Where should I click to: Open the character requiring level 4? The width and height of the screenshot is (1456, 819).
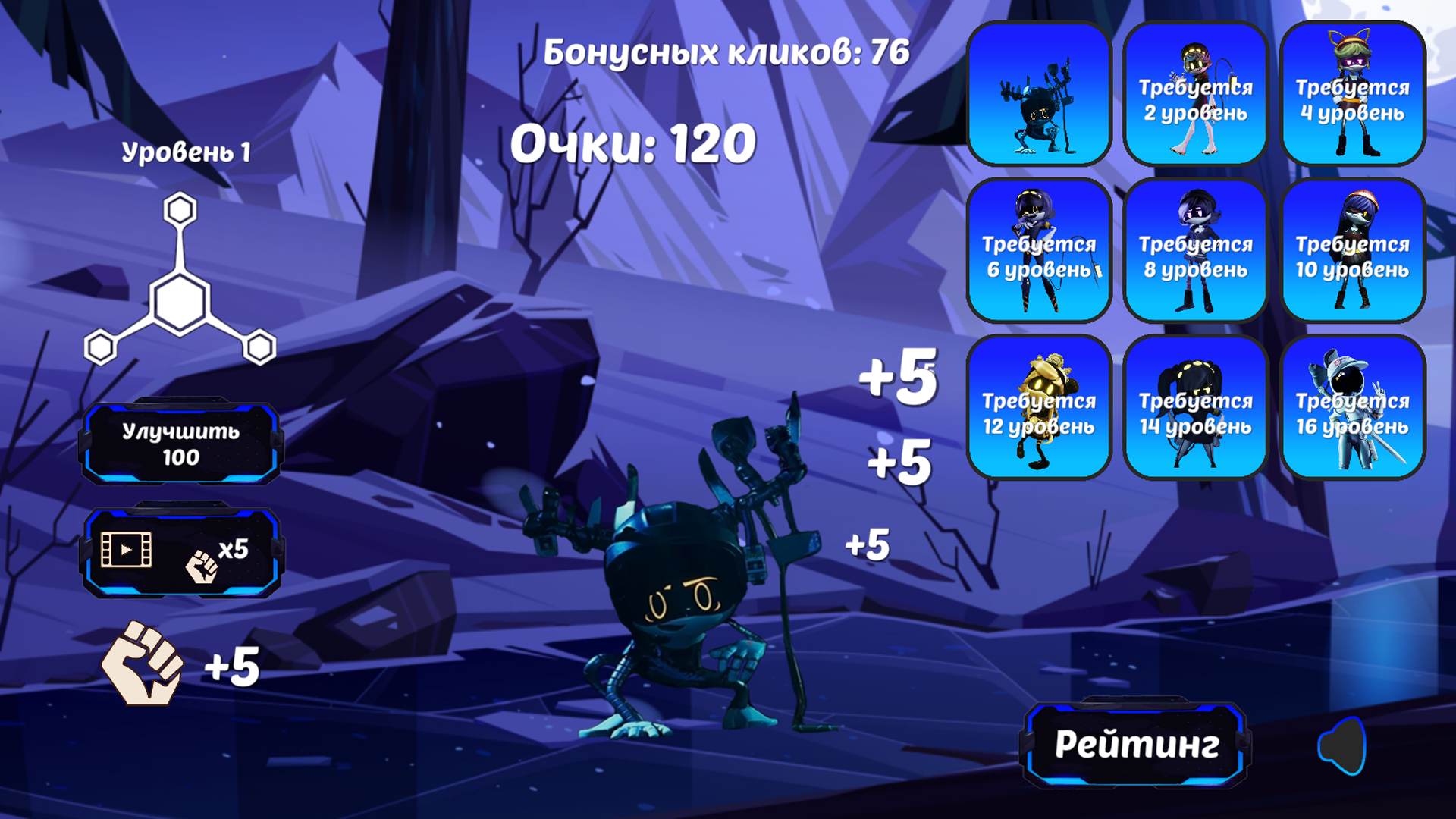pos(1353,93)
